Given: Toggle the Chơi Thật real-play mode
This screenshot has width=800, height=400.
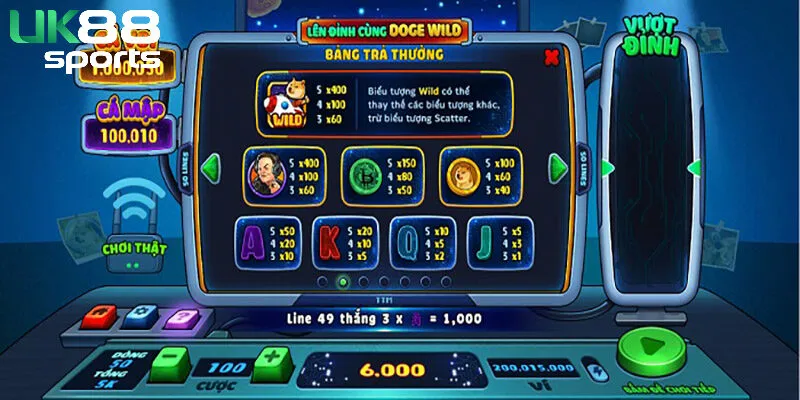Looking at the screenshot, I should coord(132,247).
